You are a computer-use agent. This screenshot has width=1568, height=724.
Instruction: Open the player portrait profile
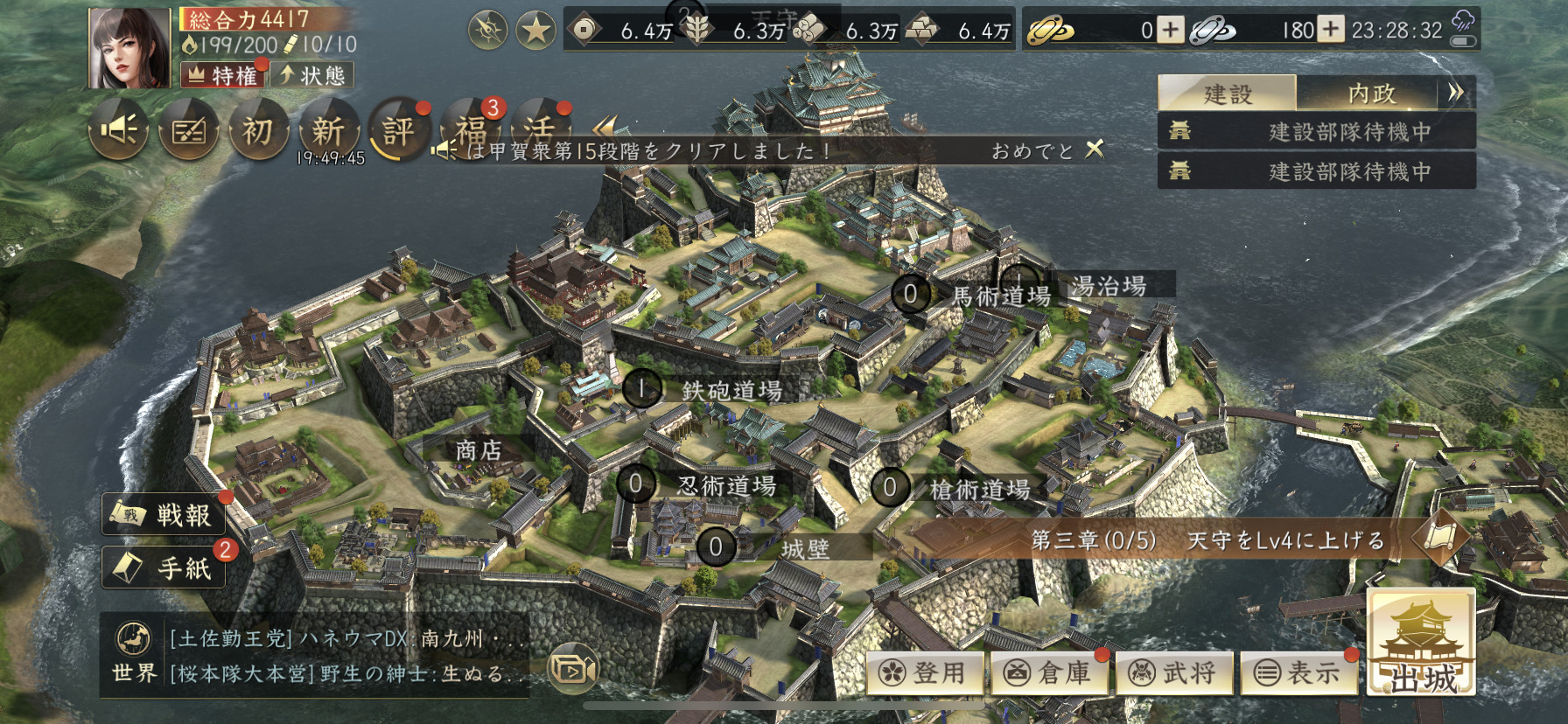pyautogui.click(x=129, y=49)
